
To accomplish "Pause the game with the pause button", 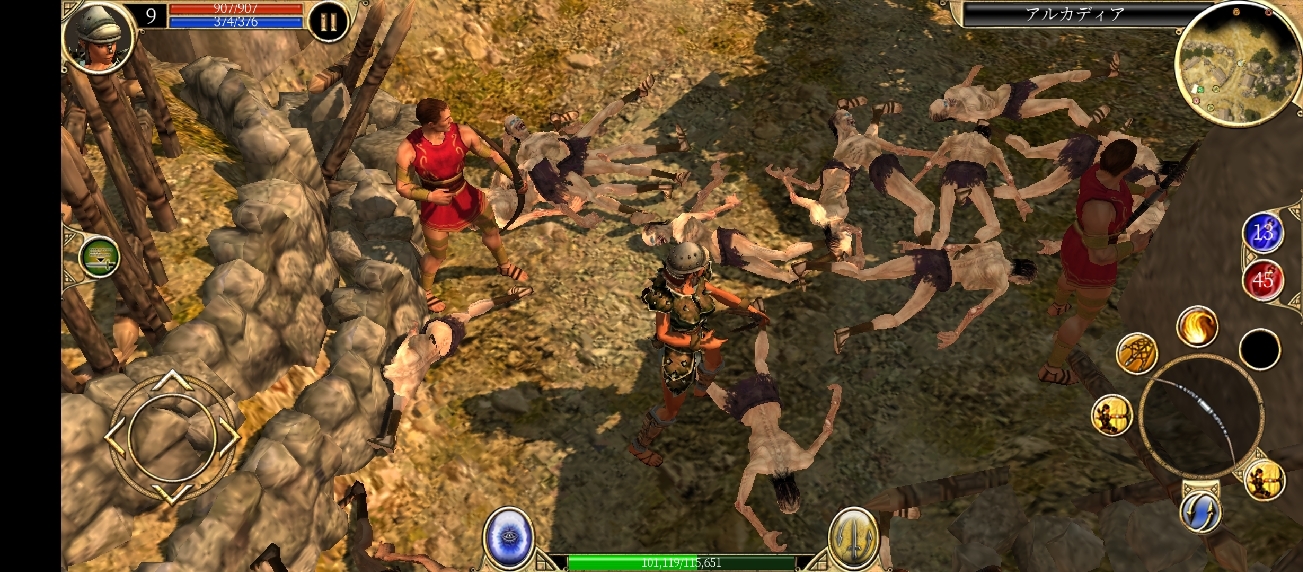I will (x=328, y=21).
